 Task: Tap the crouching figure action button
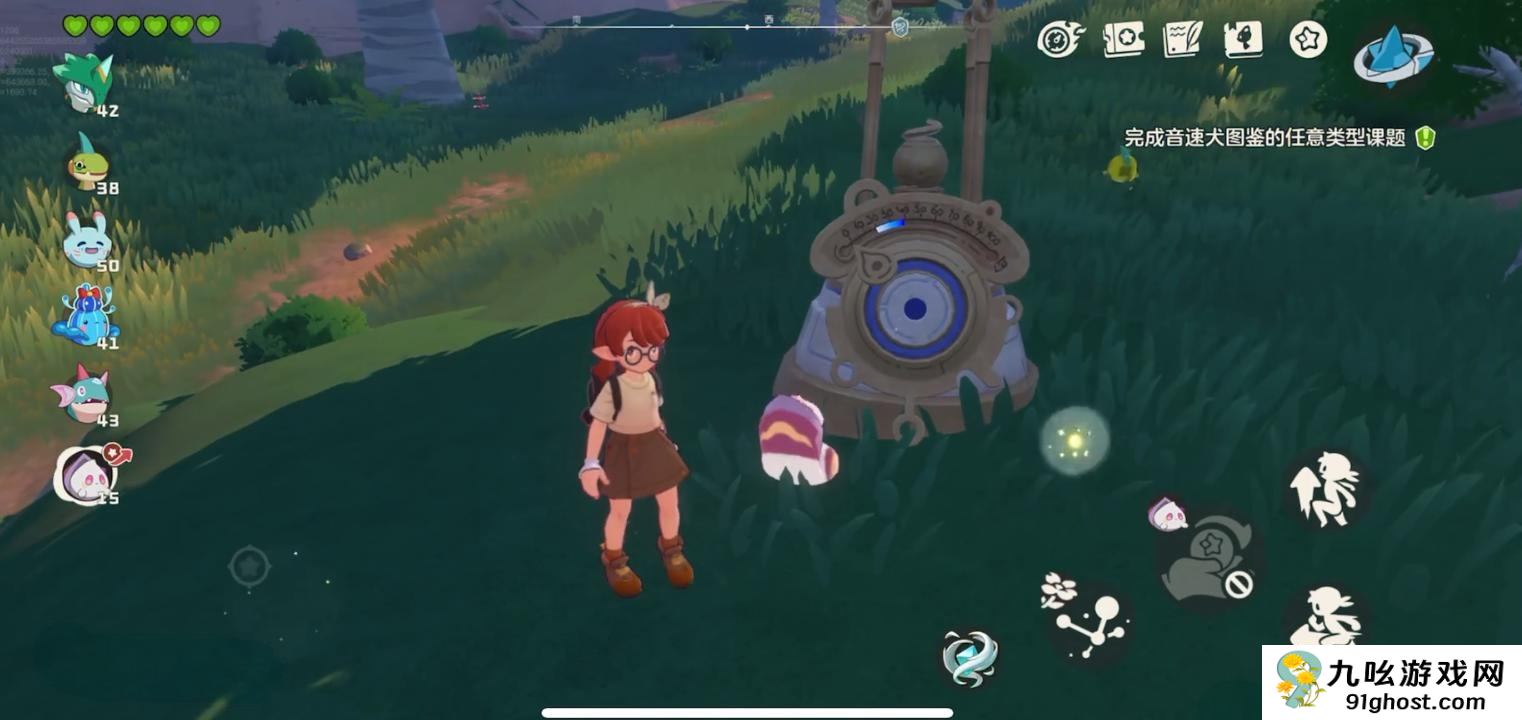[1323, 617]
